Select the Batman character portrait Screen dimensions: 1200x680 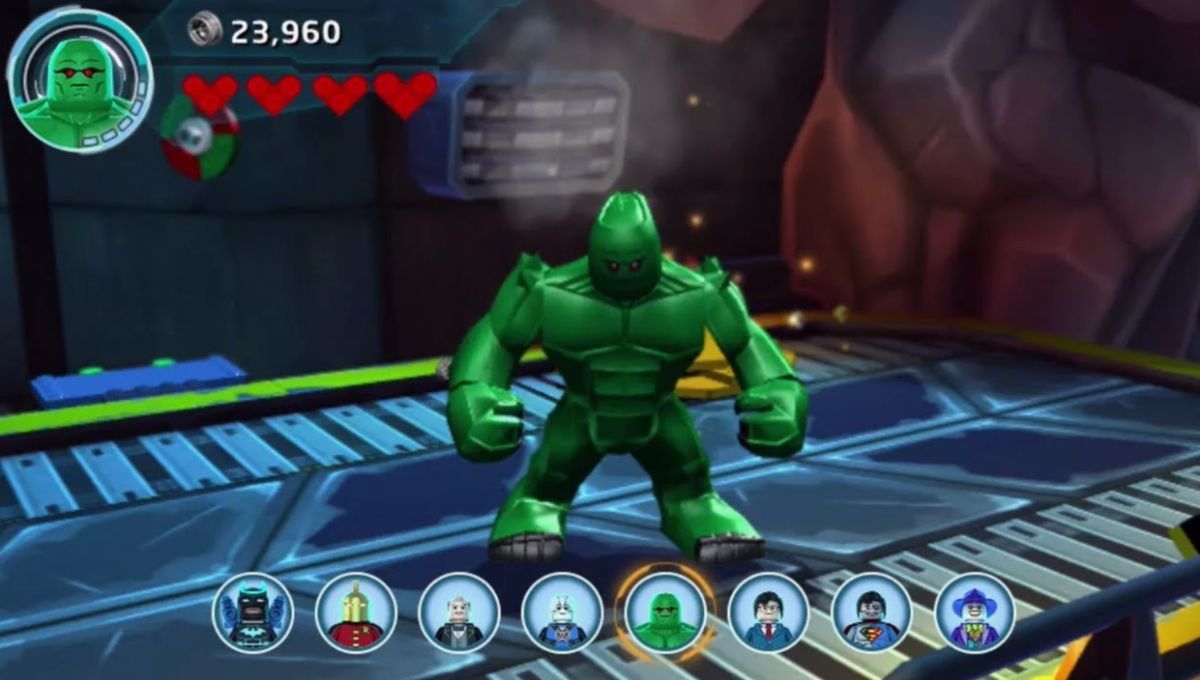[x=253, y=613]
